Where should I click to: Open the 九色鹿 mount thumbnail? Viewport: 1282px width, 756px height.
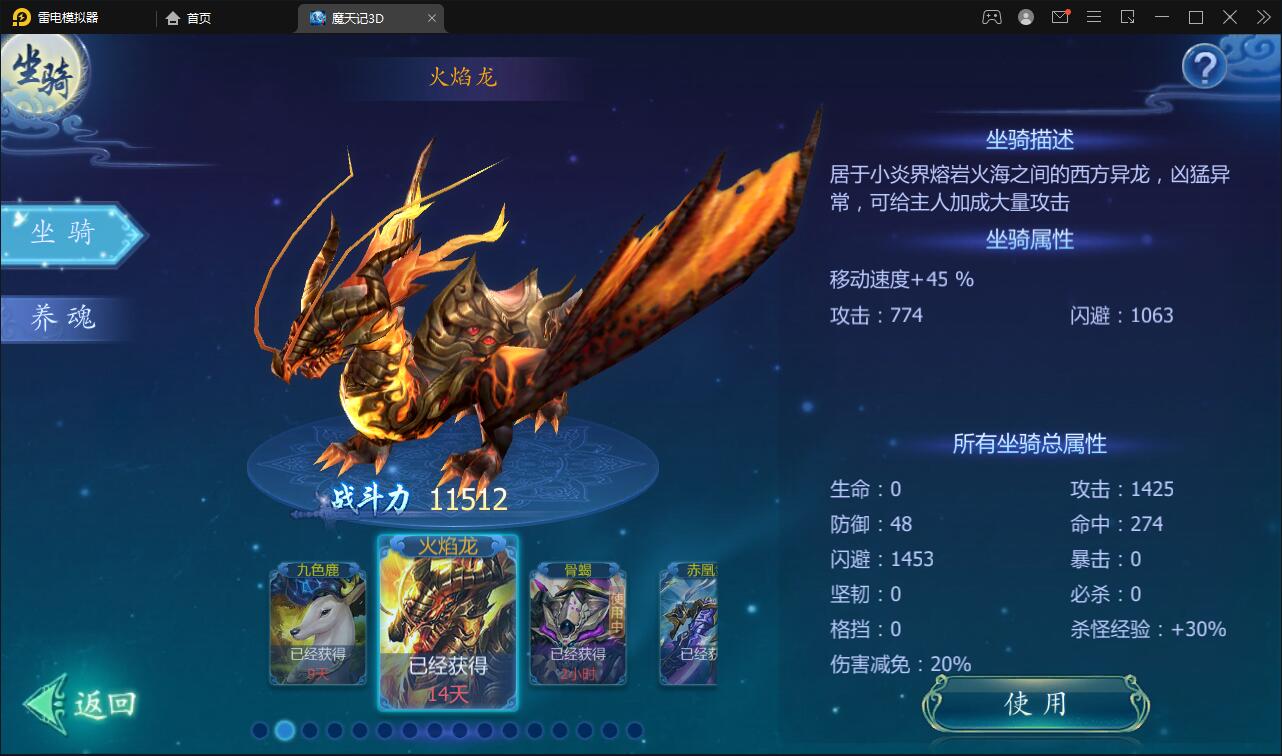click(x=318, y=624)
